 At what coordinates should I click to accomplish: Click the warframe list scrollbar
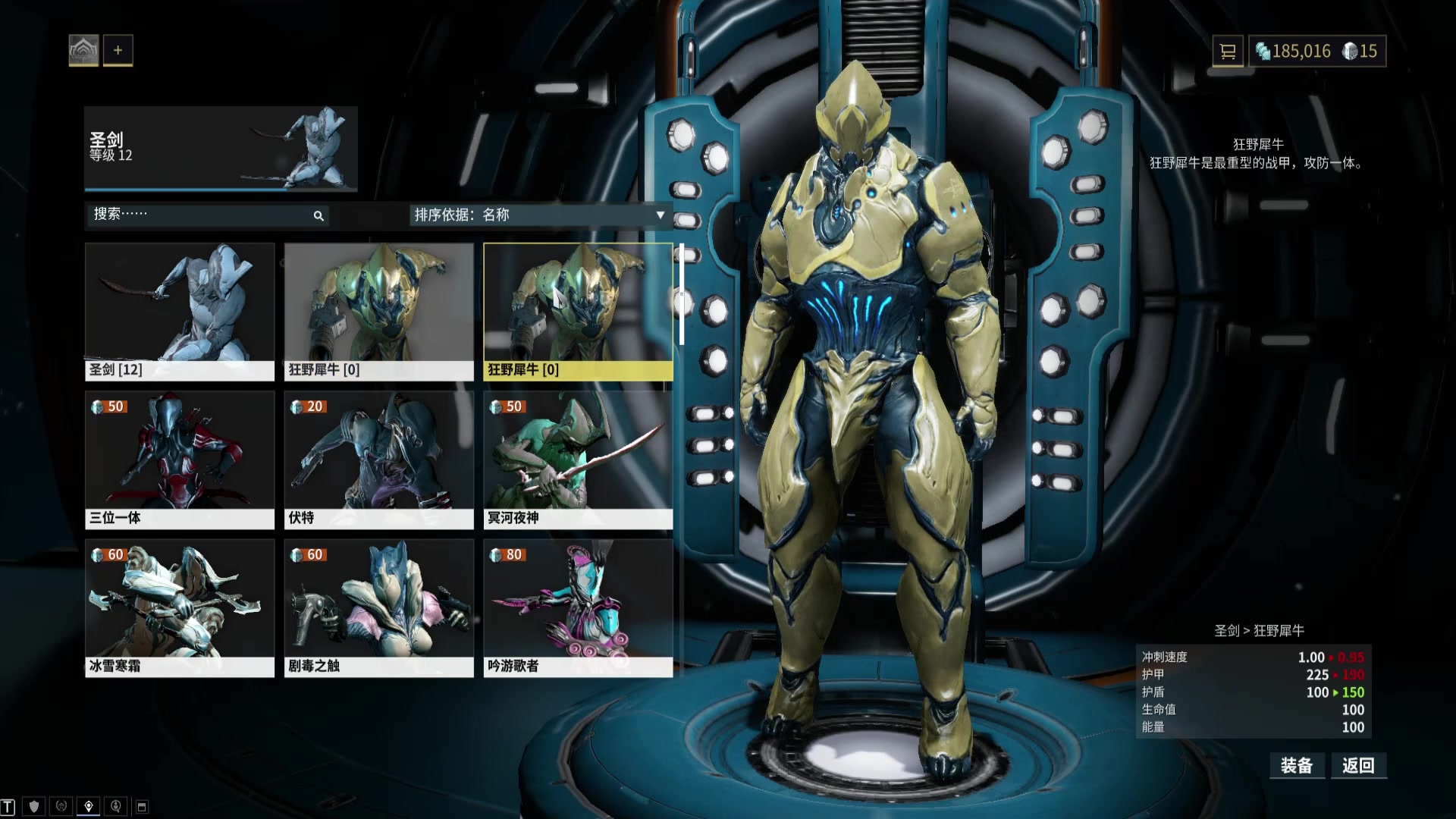pyautogui.click(x=682, y=294)
